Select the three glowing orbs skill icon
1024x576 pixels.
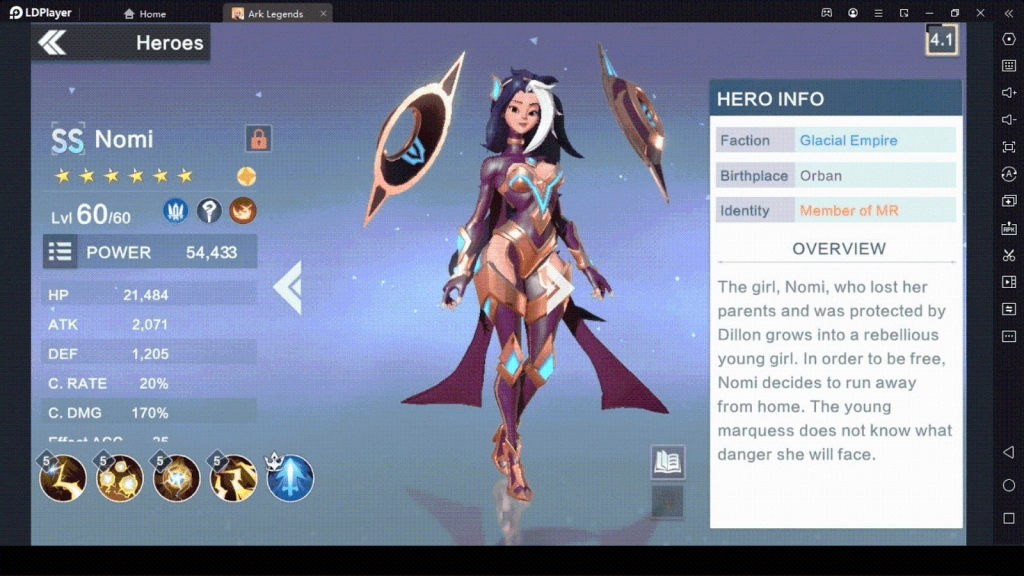point(119,478)
